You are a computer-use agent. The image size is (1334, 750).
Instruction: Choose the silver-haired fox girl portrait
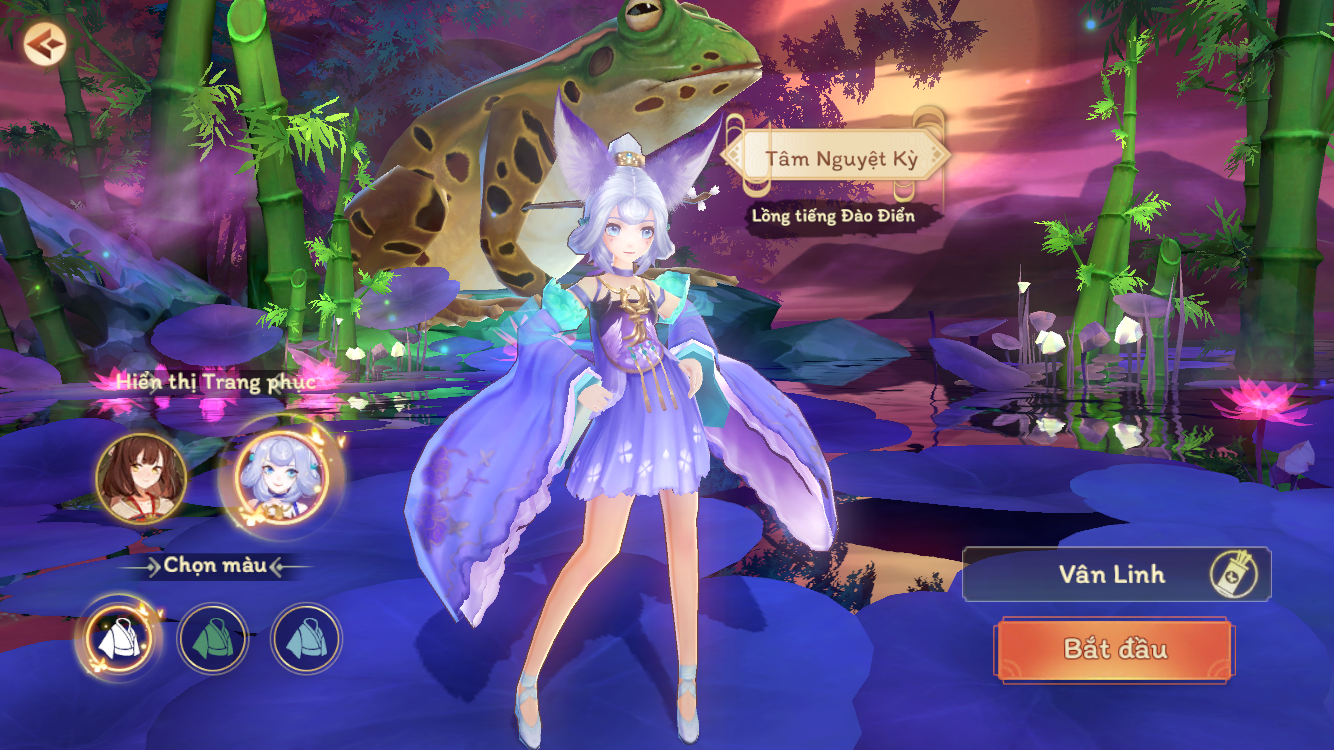pos(281,477)
